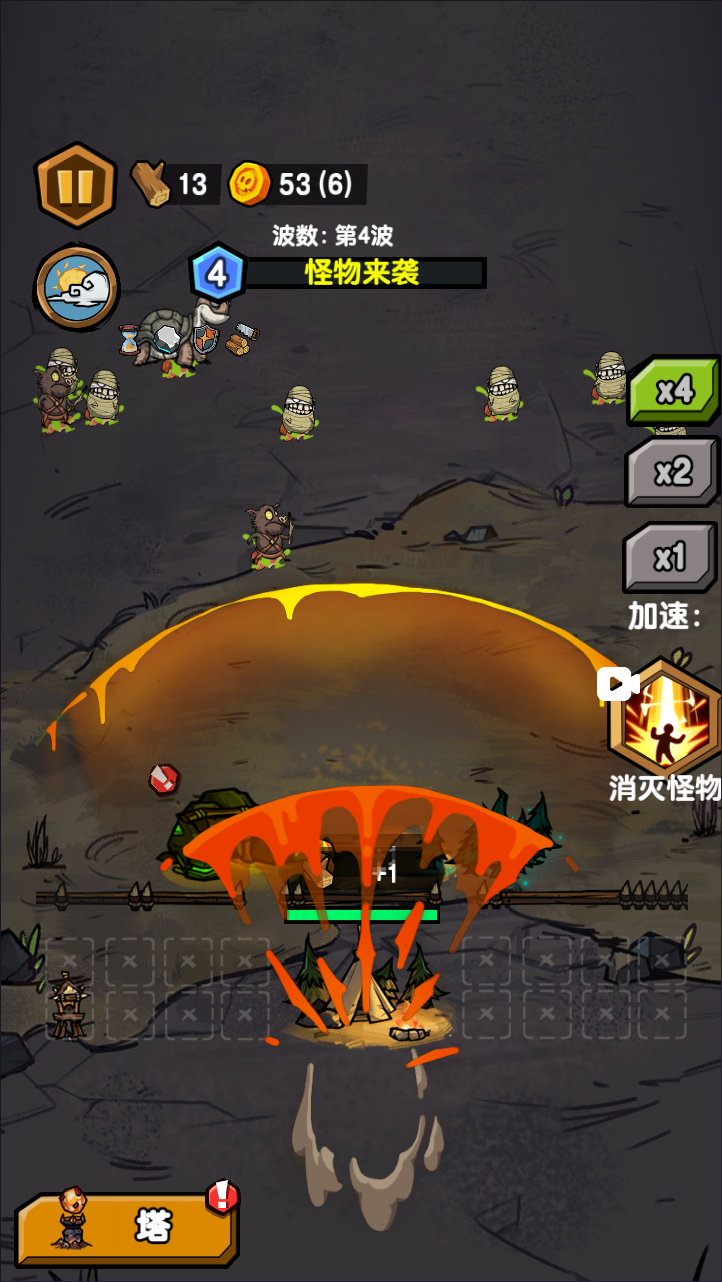This screenshot has height=1282, width=722.
Task: Set game speed to x4
Action: [673, 391]
